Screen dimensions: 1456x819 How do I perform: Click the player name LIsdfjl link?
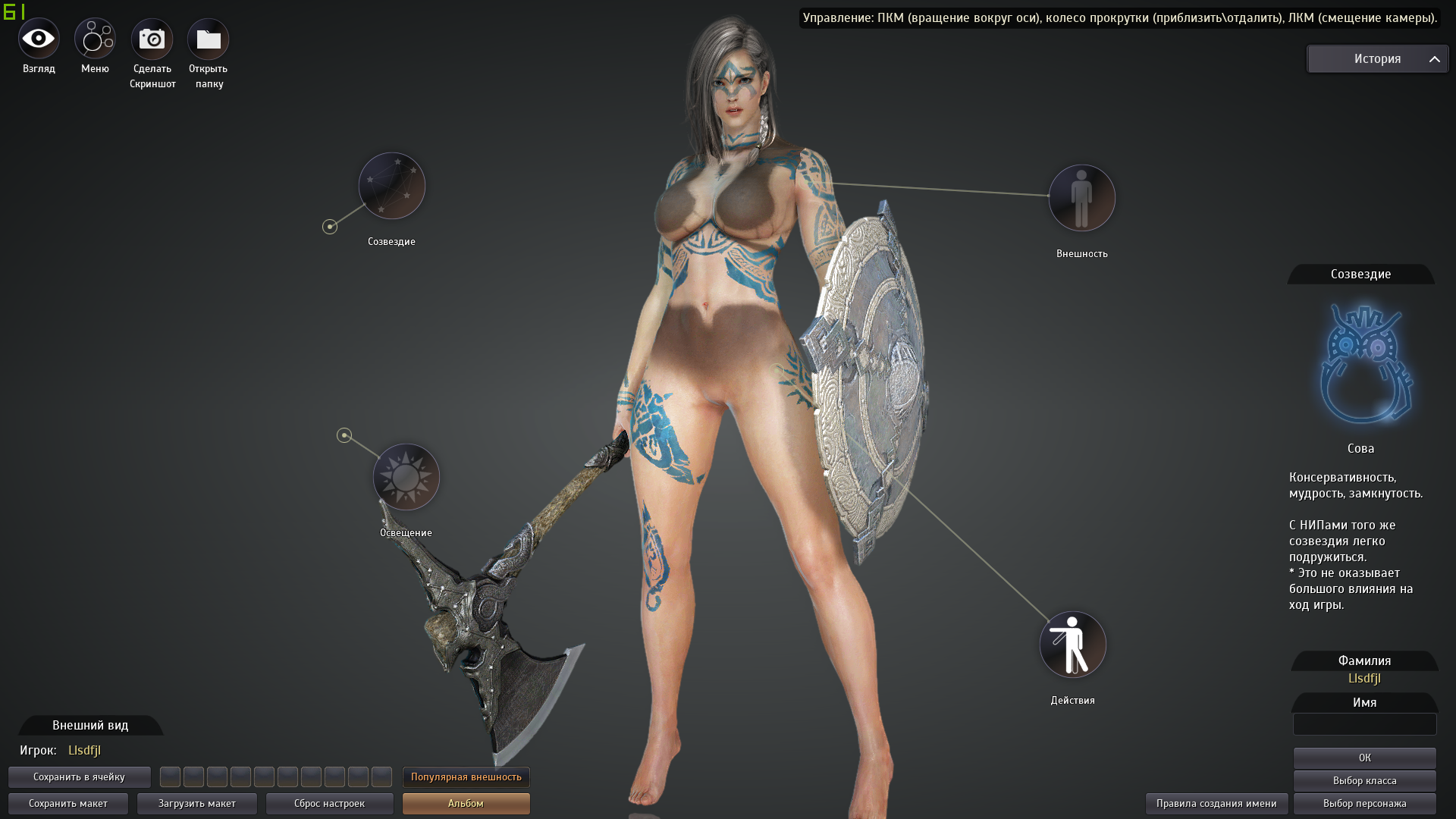click(83, 751)
